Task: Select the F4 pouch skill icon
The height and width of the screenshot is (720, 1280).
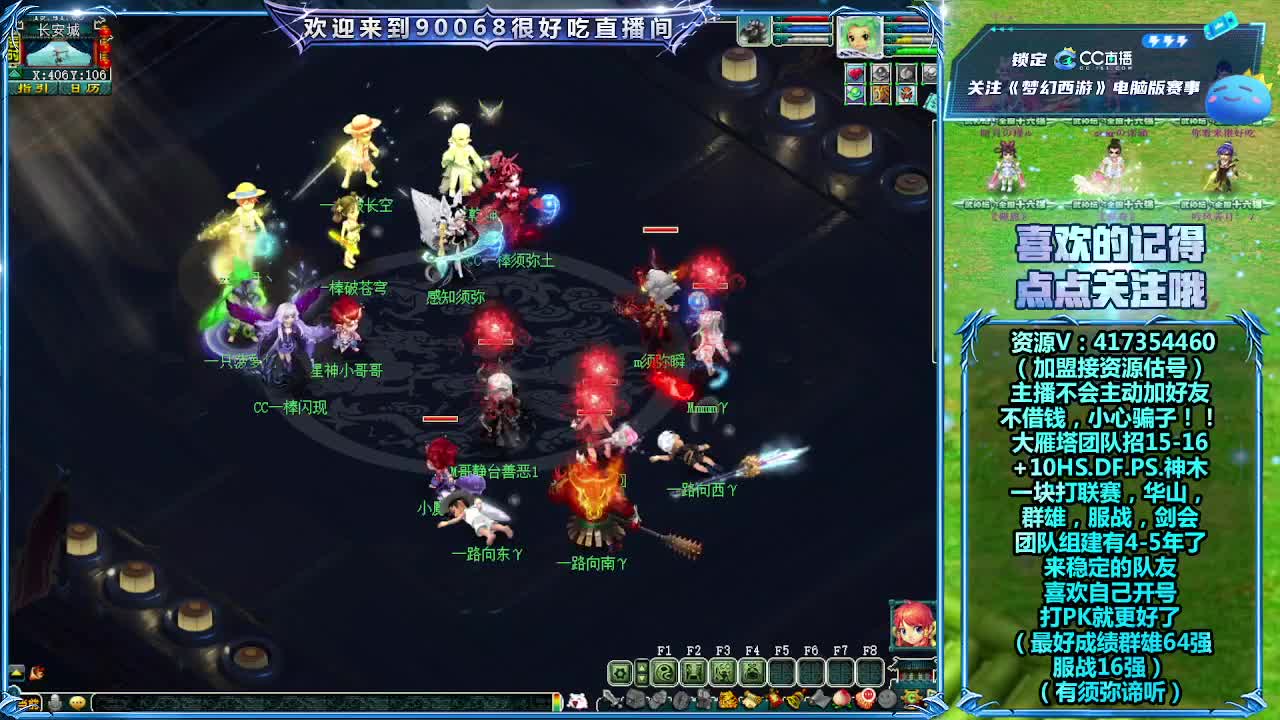Action: [753, 671]
